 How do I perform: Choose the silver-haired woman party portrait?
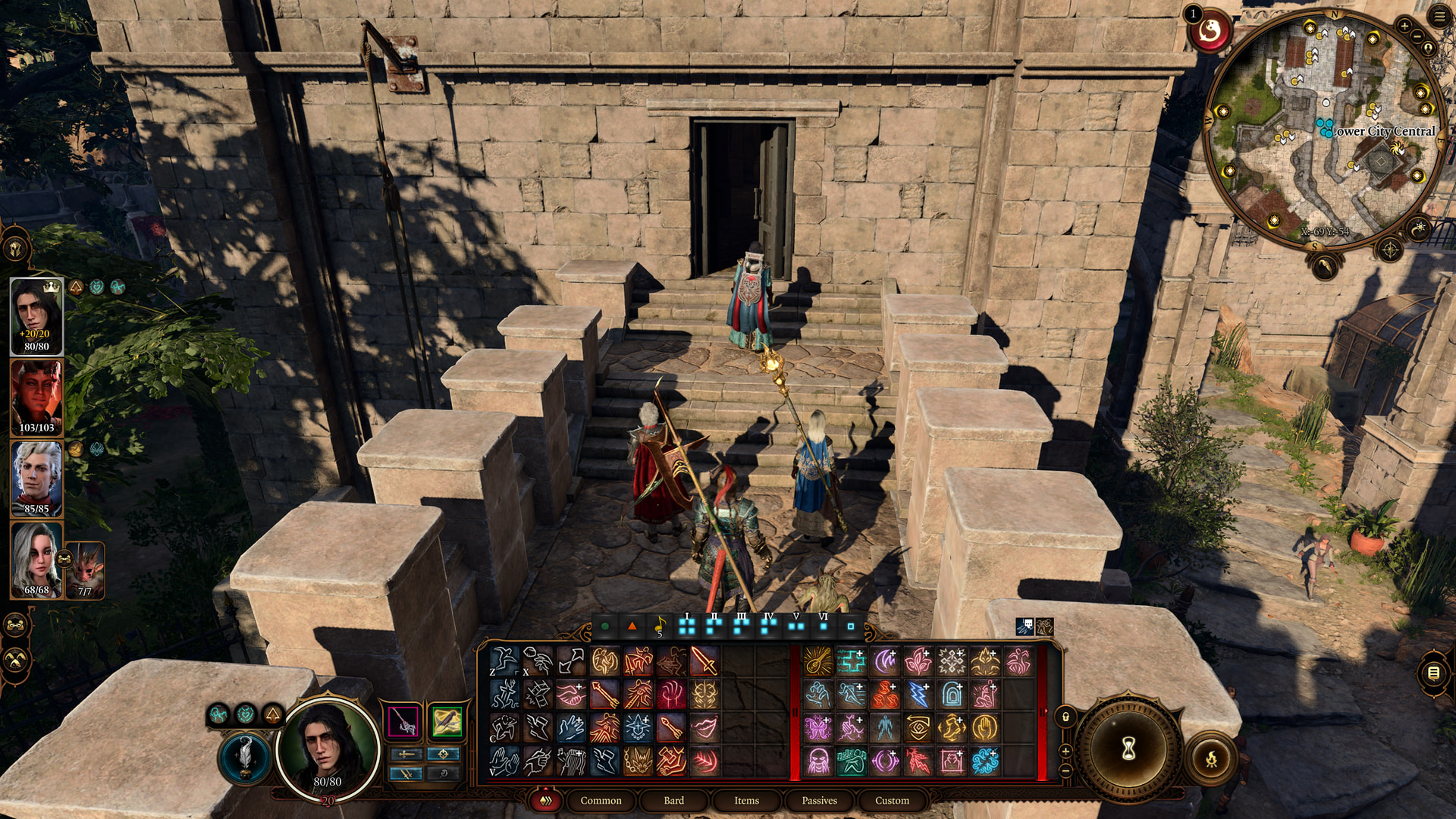pyautogui.click(x=36, y=560)
